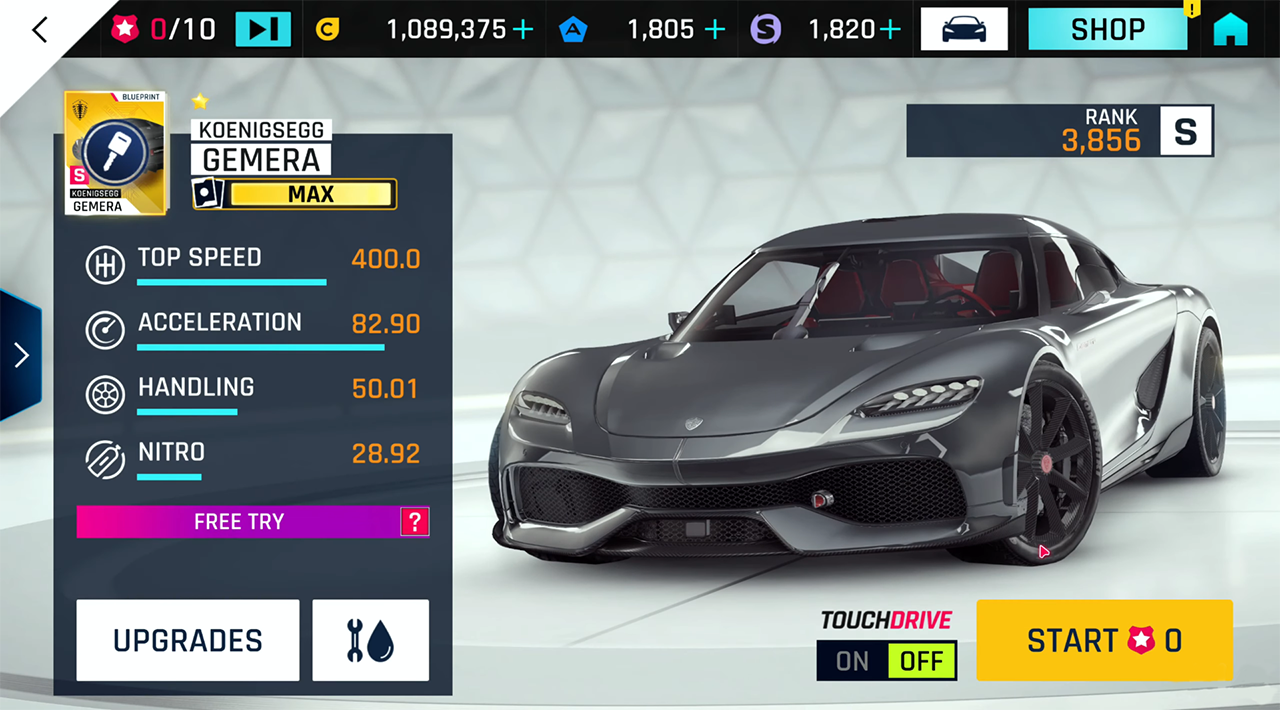Expand the left side arrow panel
1280x710 pixels.
[x=21, y=355]
